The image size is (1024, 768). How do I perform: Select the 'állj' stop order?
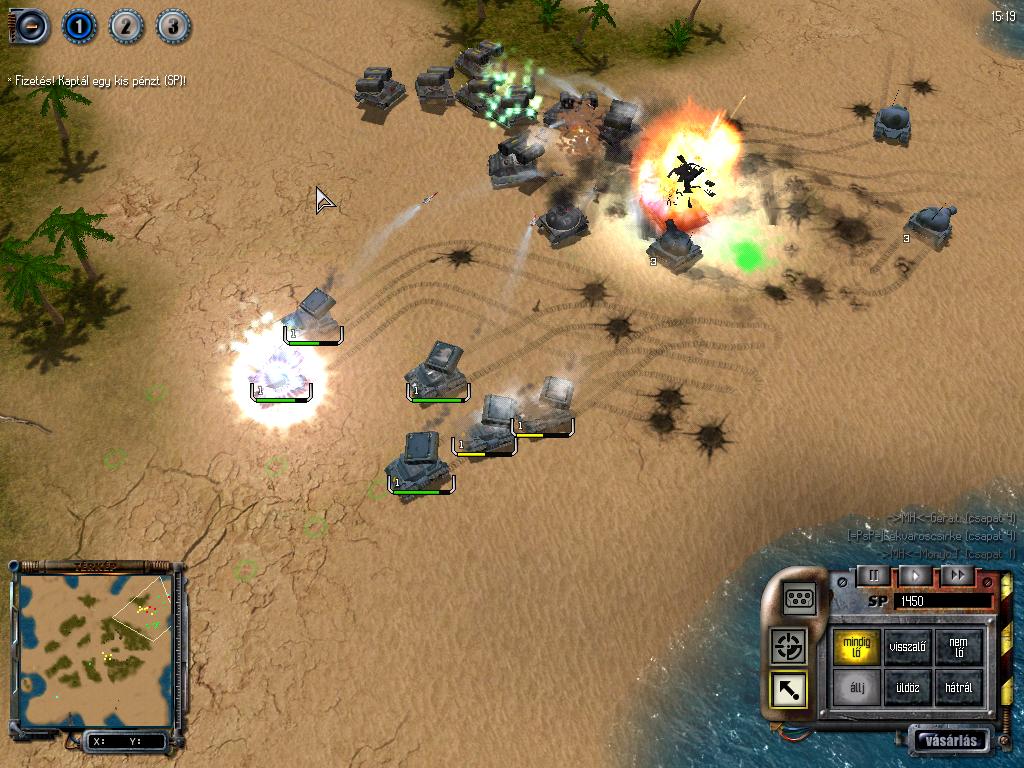tap(857, 688)
